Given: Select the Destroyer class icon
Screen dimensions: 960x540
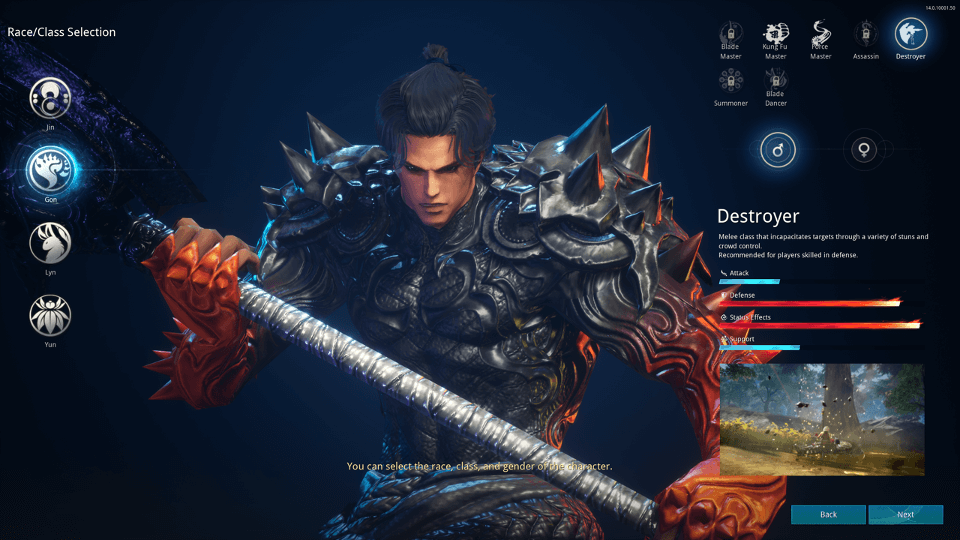Looking at the screenshot, I should click(910, 33).
